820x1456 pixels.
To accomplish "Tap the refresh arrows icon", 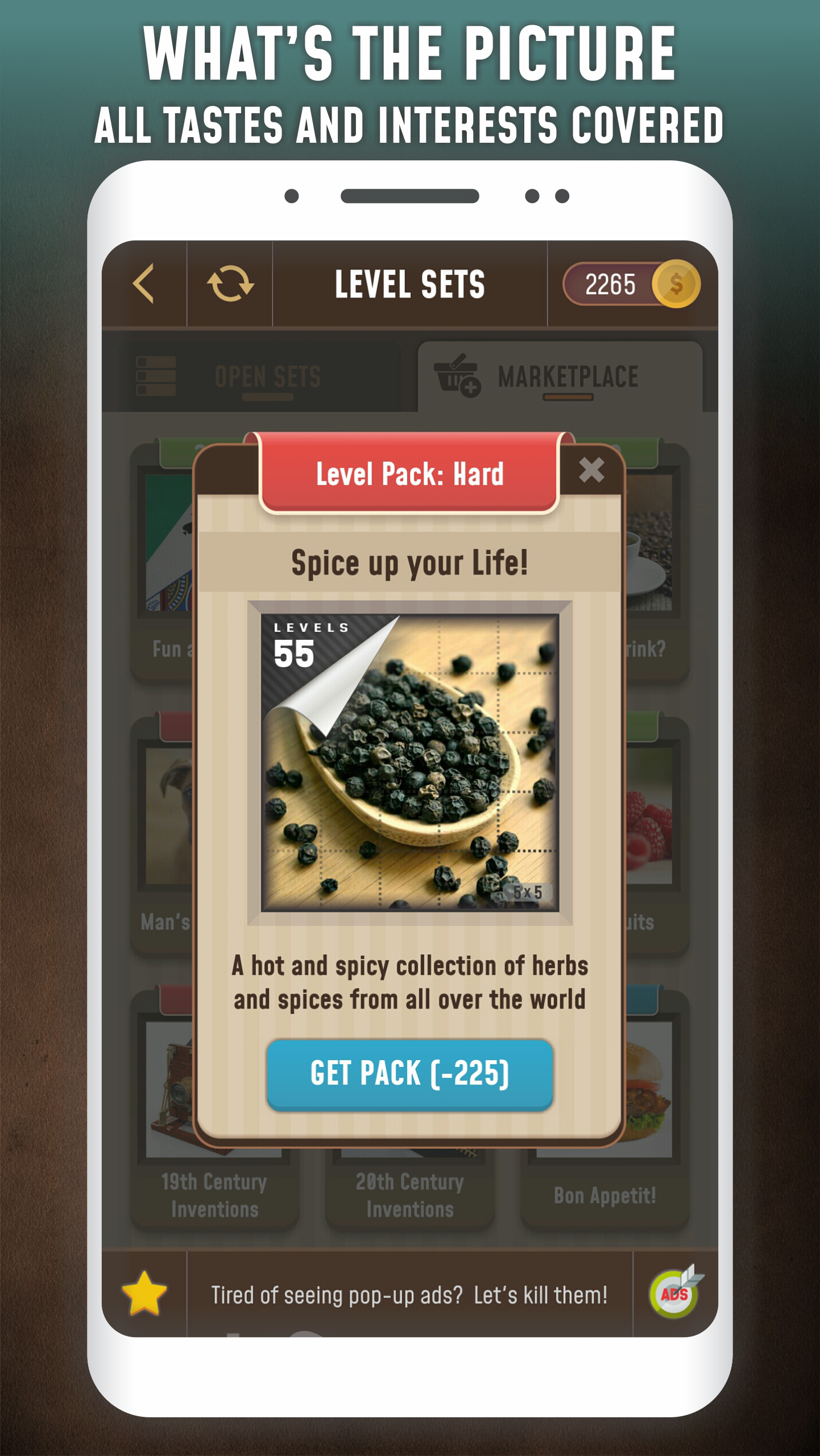I will click(x=230, y=283).
